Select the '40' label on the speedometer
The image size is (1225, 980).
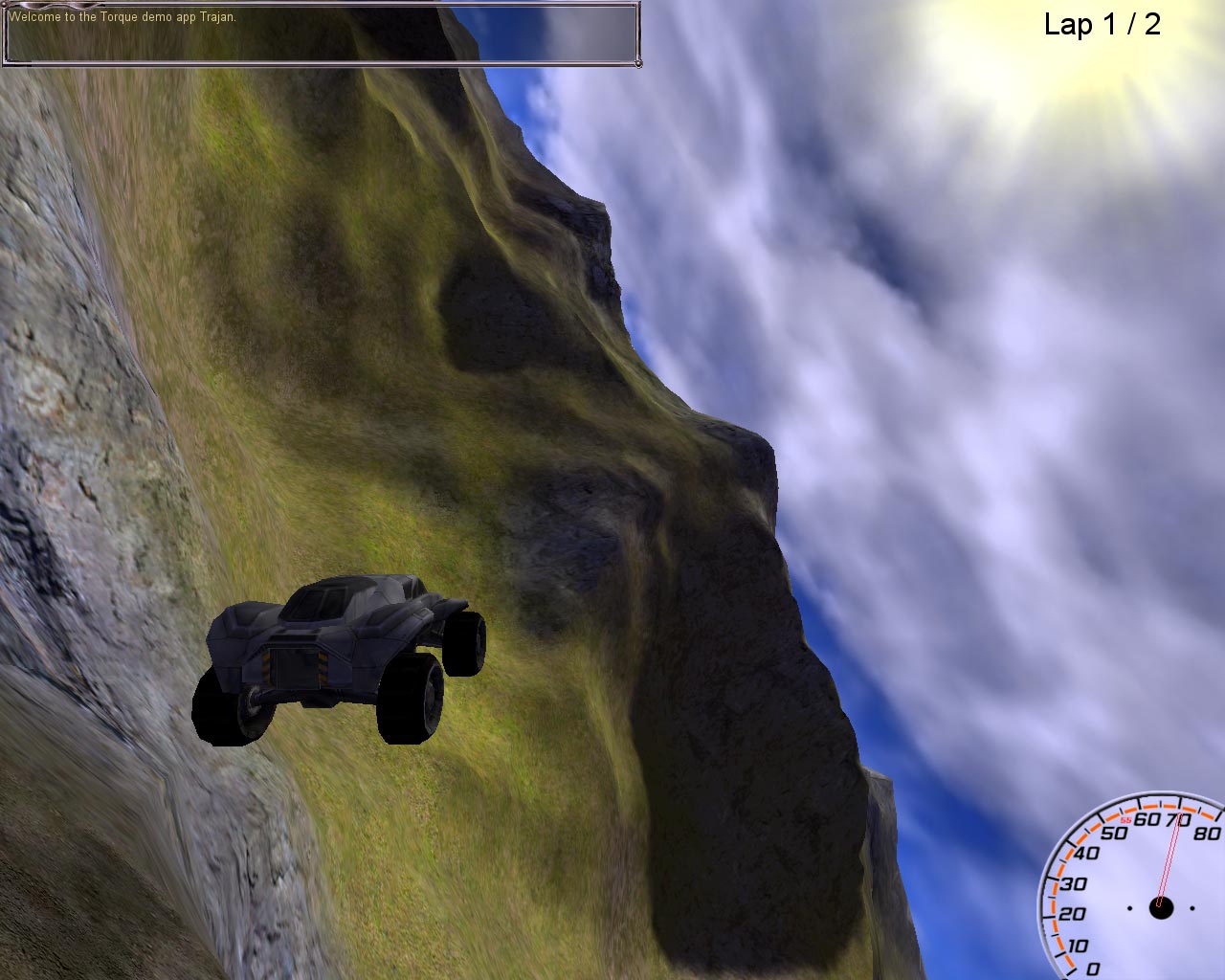click(x=1086, y=852)
